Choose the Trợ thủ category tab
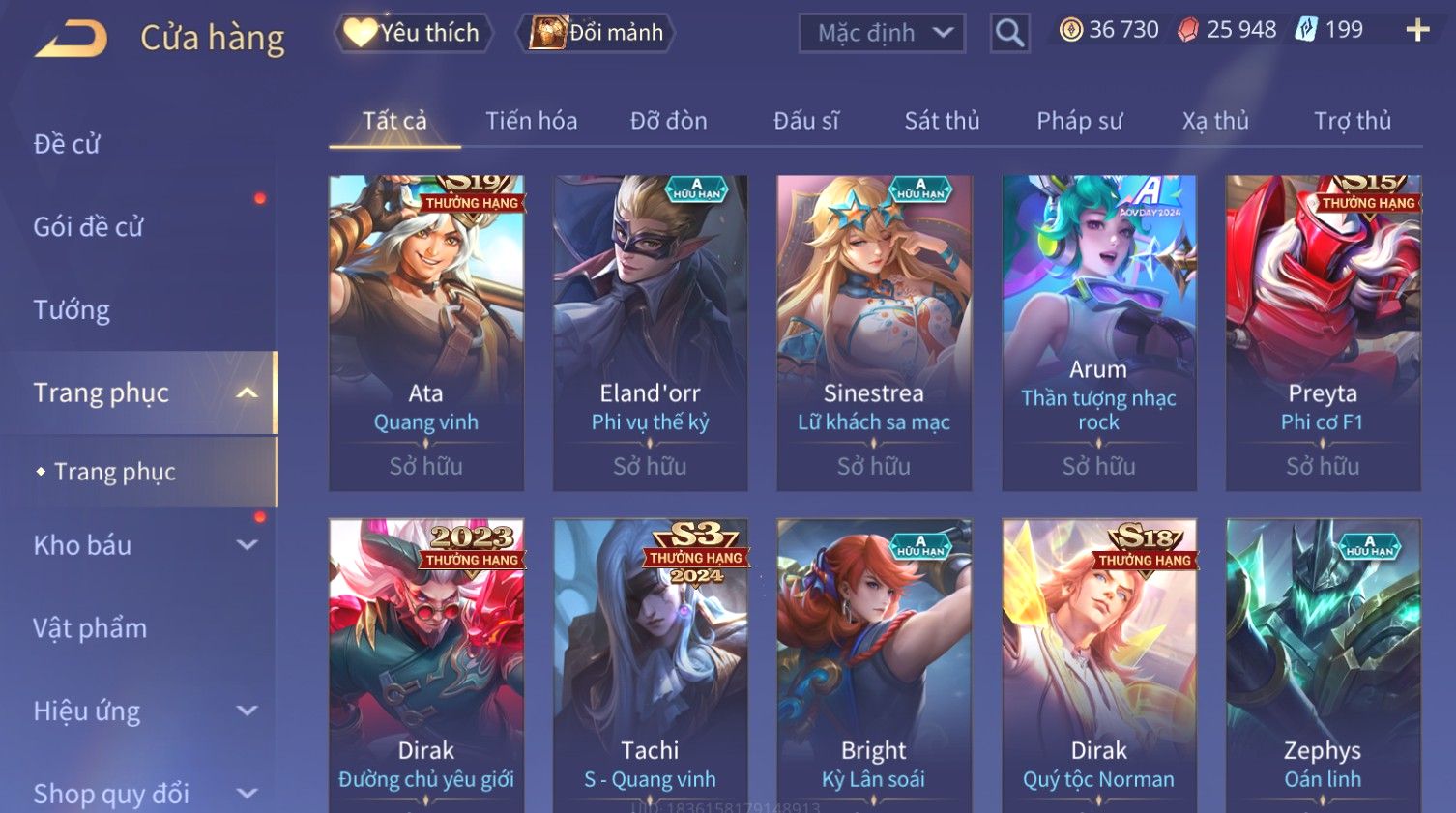Image resolution: width=1456 pixels, height=813 pixels. (1352, 121)
